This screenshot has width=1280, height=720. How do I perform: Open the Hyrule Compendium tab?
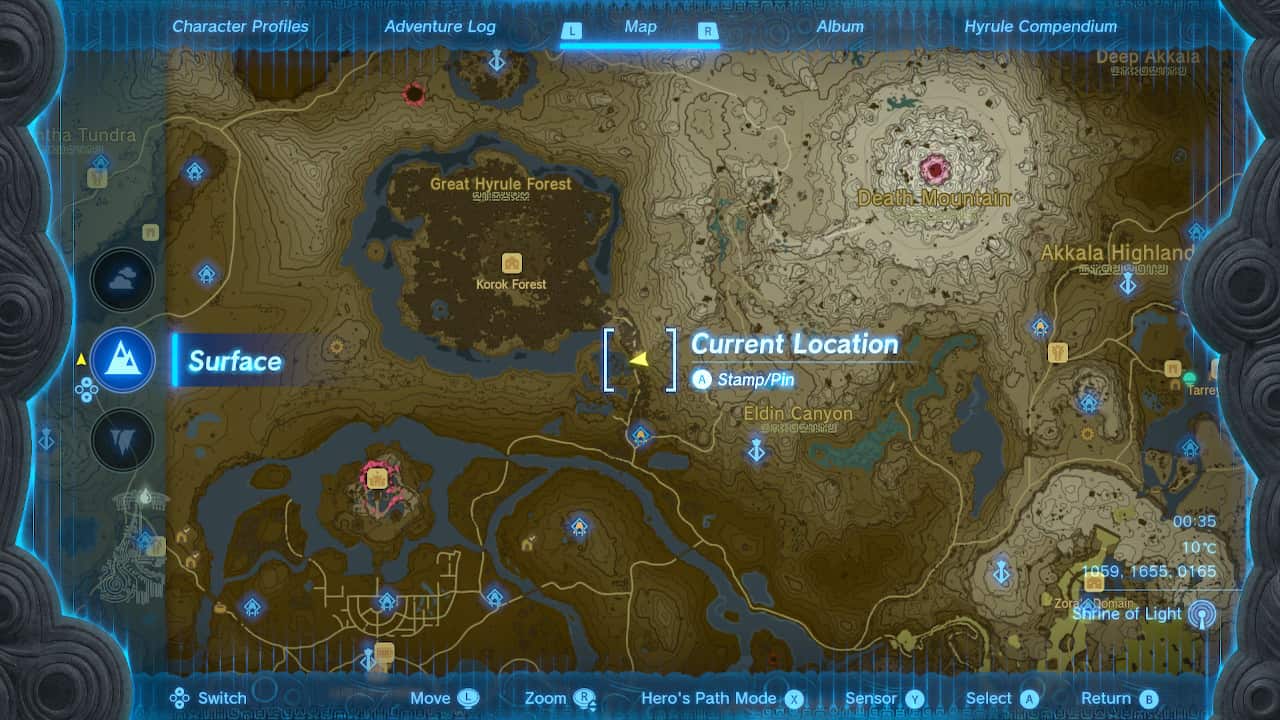tap(1040, 27)
